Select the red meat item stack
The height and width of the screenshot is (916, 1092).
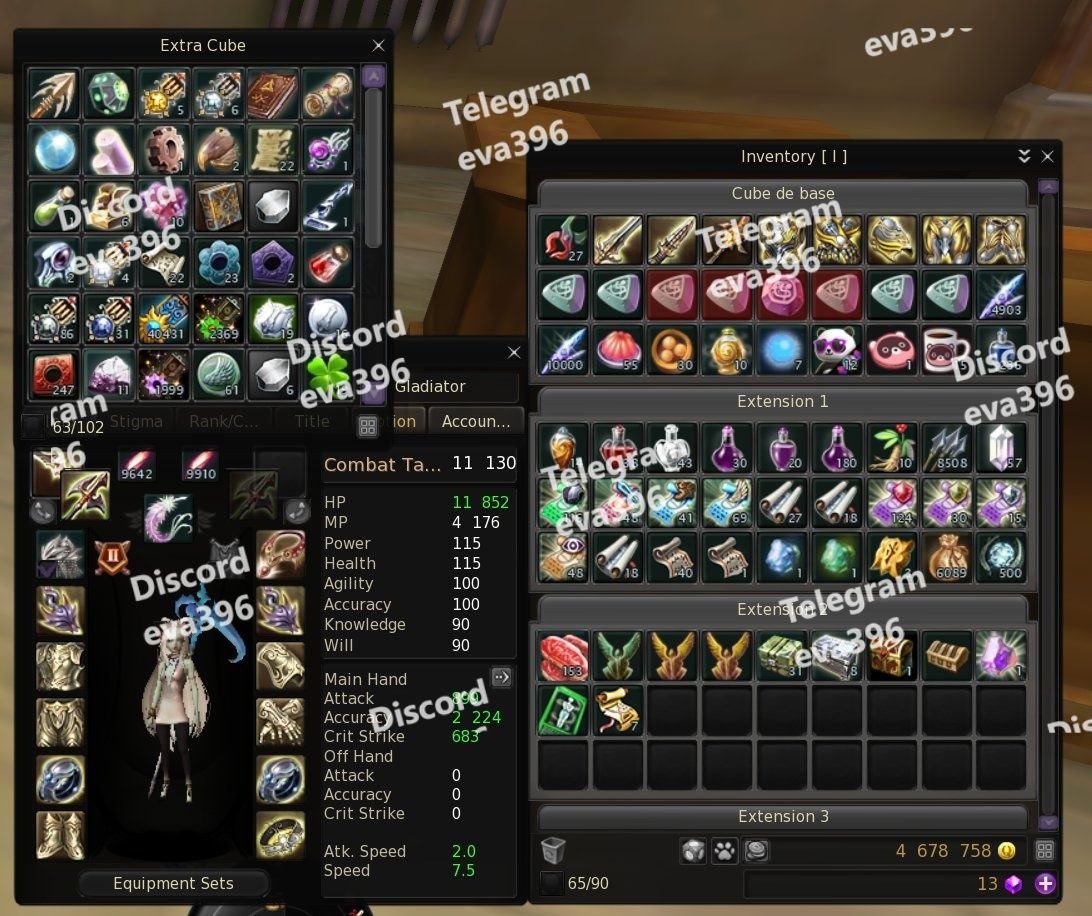click(563, 655)
